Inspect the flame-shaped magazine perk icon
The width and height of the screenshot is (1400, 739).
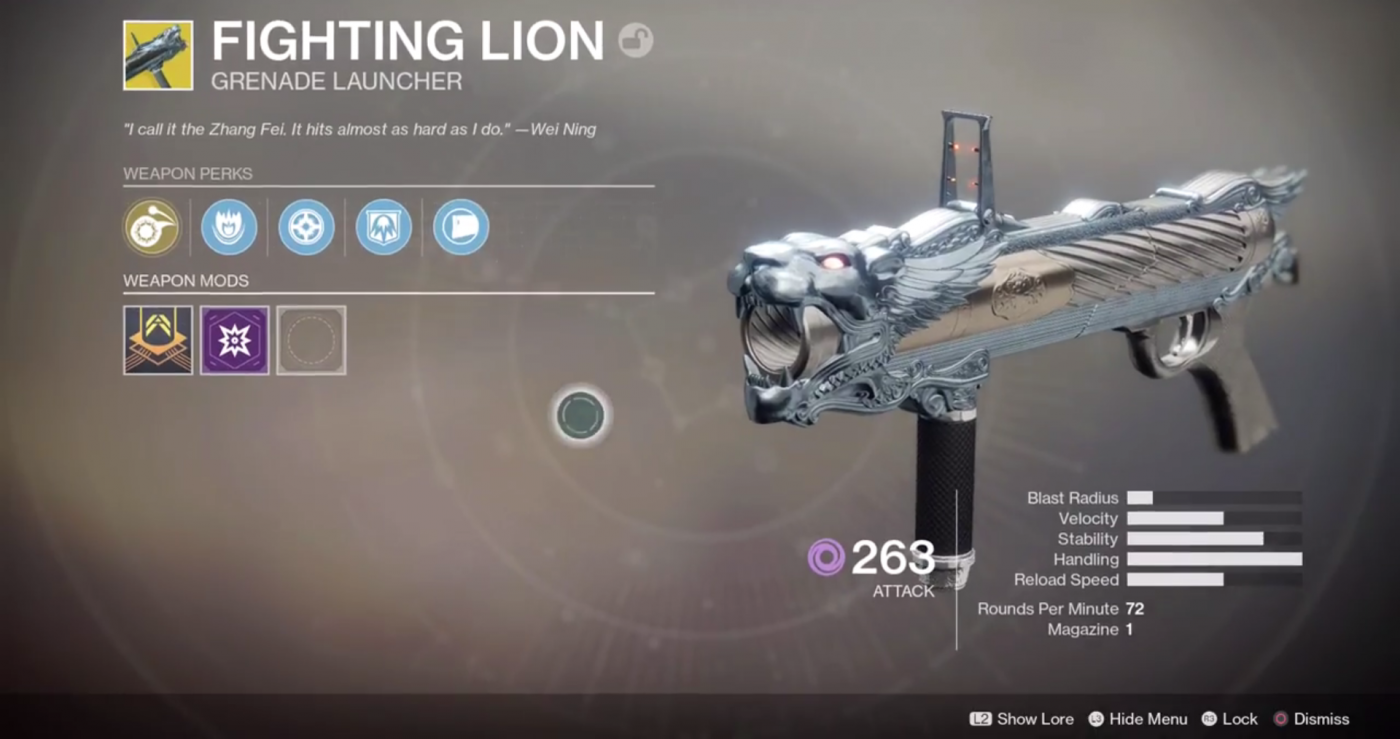click(x=229, y=227)
